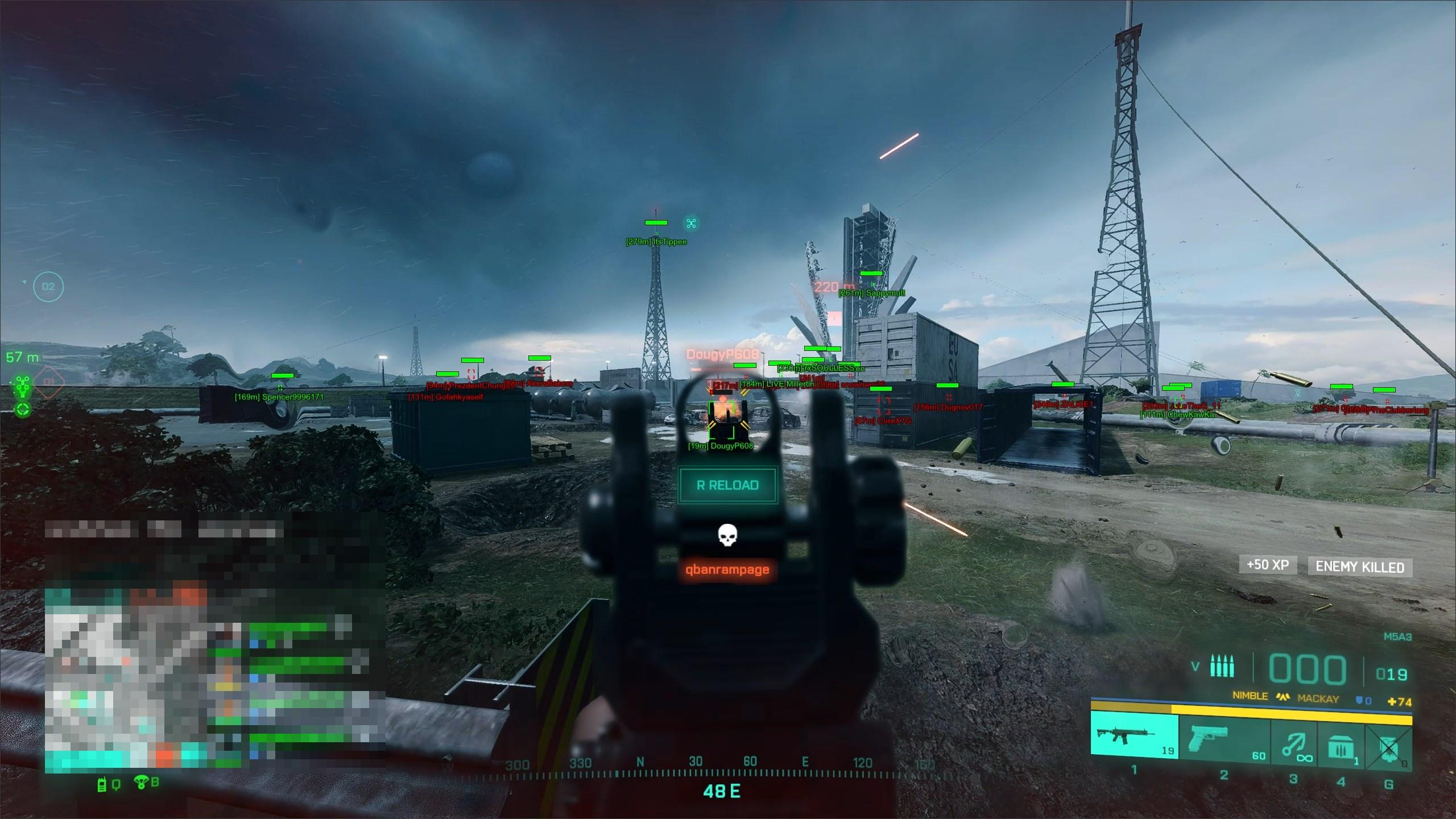Screen dimensions: 1456x819
Task: Click the D2 objective marker
Action: [x=48, y=287]
